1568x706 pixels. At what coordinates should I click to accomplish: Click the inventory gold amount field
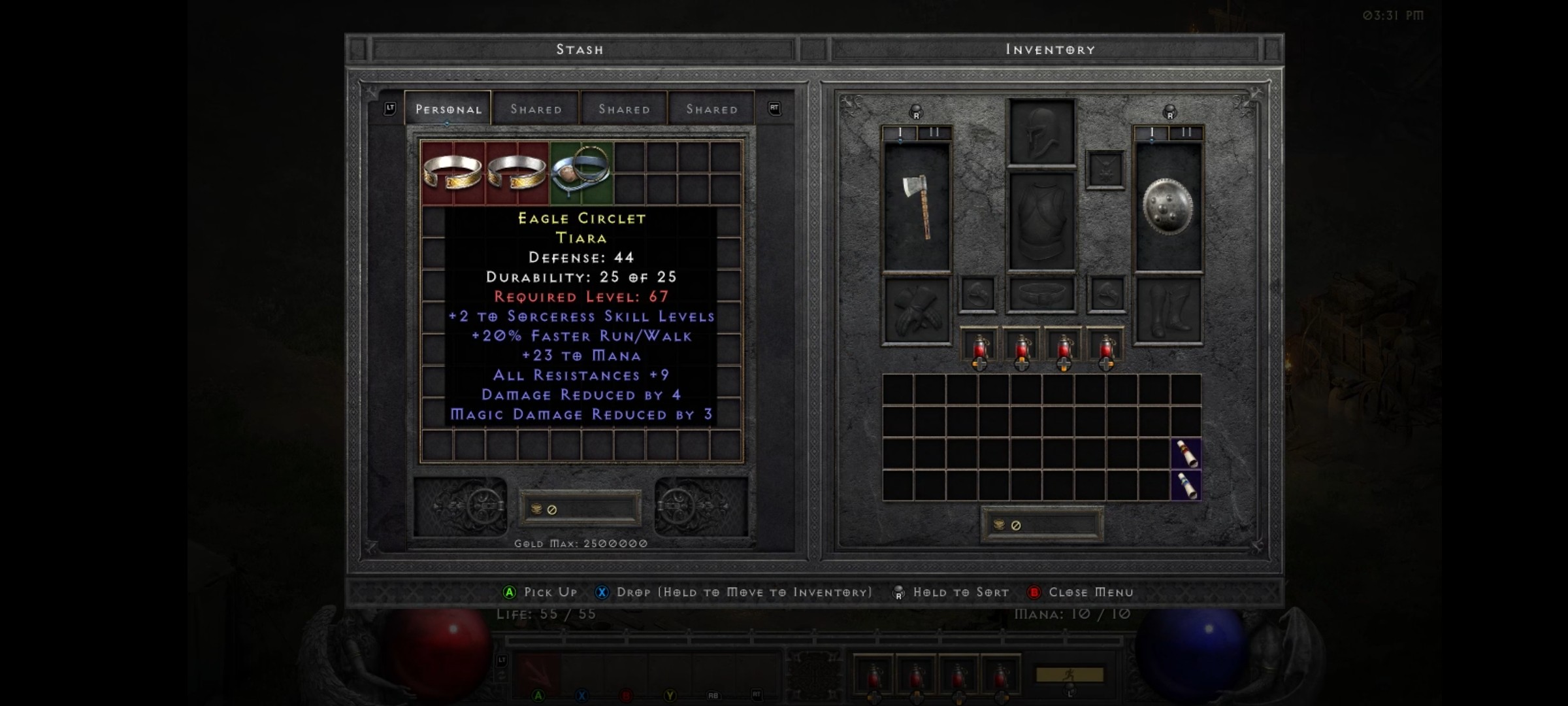[x=1043, y=524]
